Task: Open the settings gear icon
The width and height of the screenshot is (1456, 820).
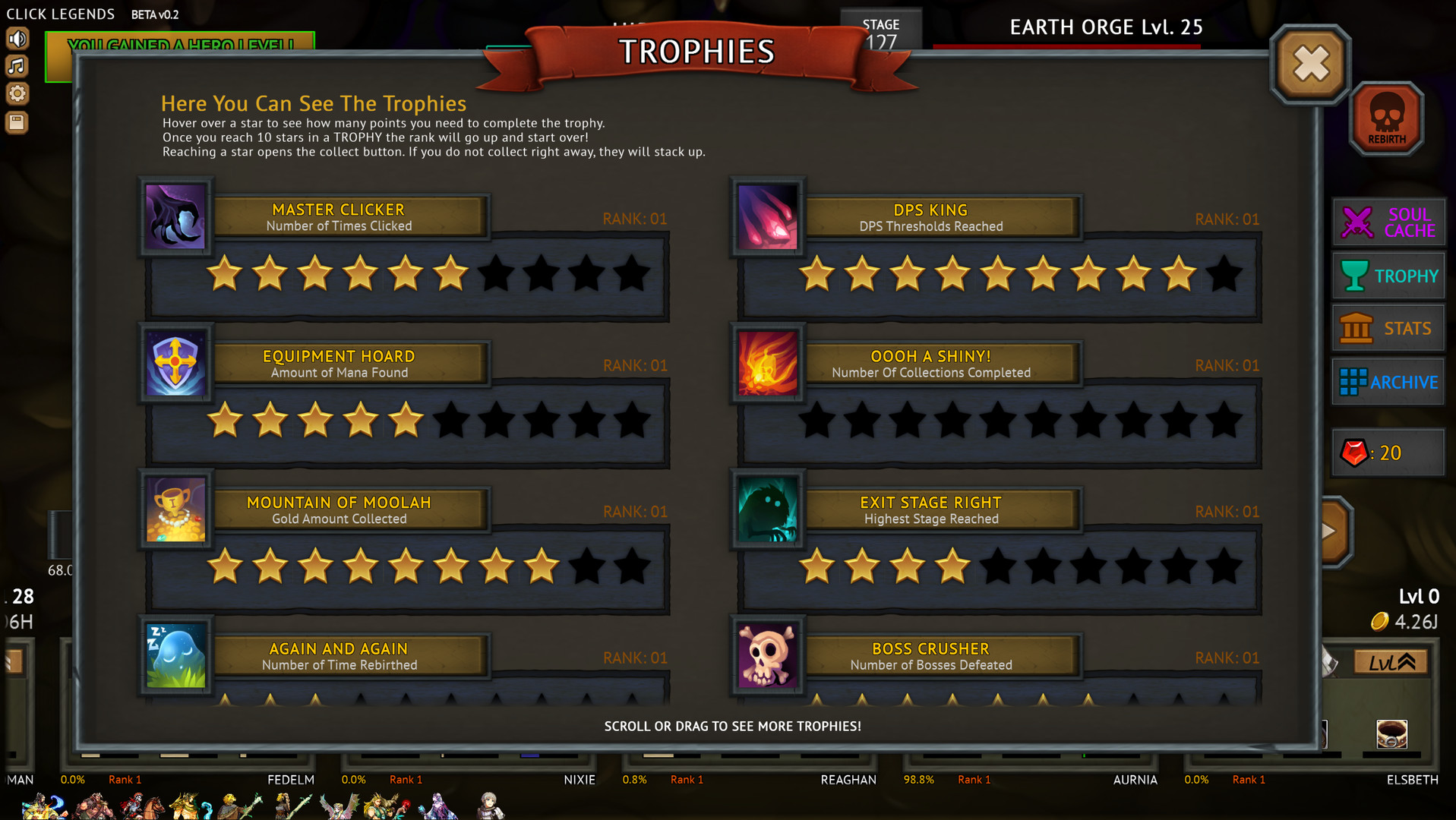Action: pos(17,93)
